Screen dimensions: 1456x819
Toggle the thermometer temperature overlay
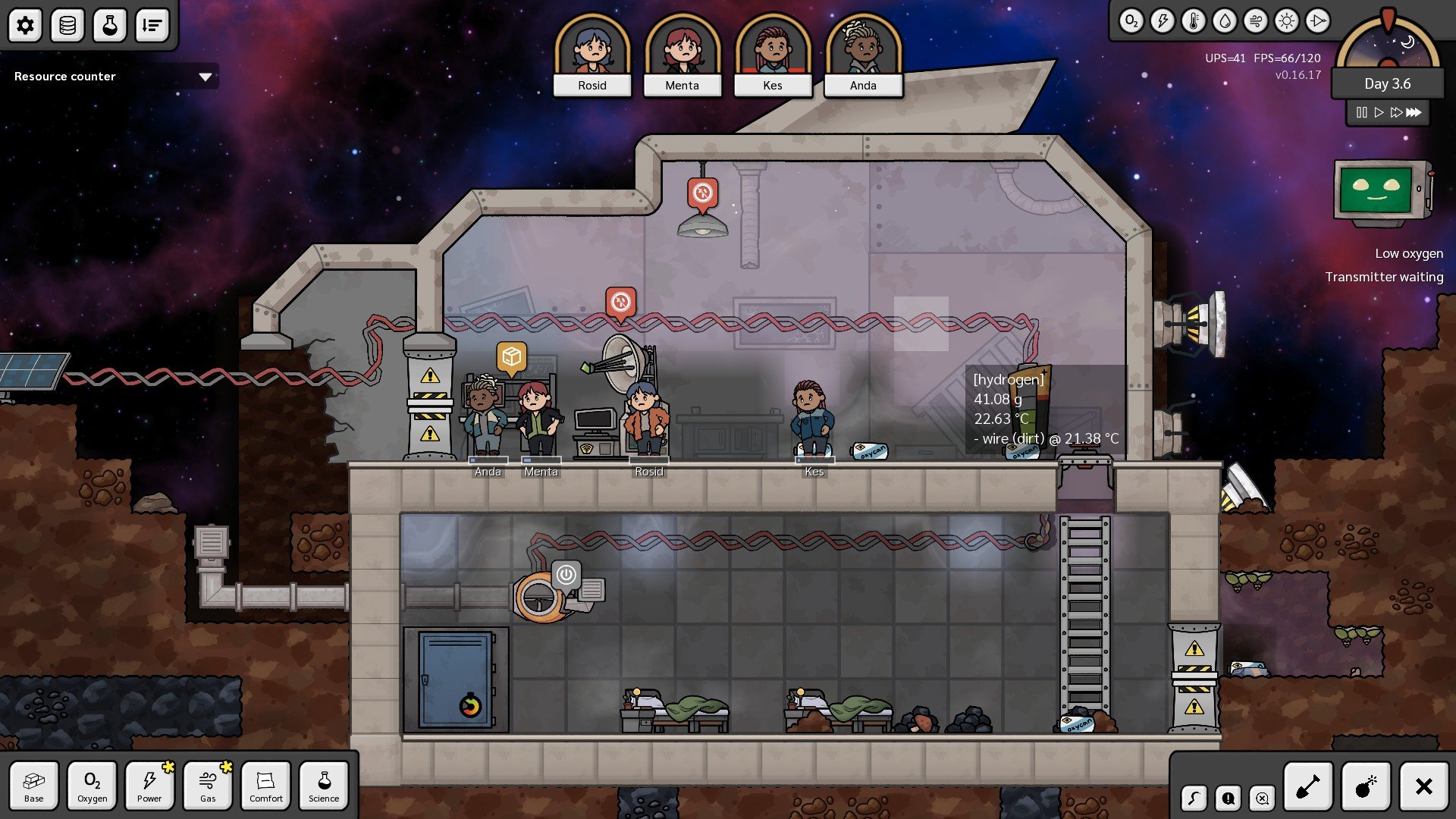click(1194, 21)
